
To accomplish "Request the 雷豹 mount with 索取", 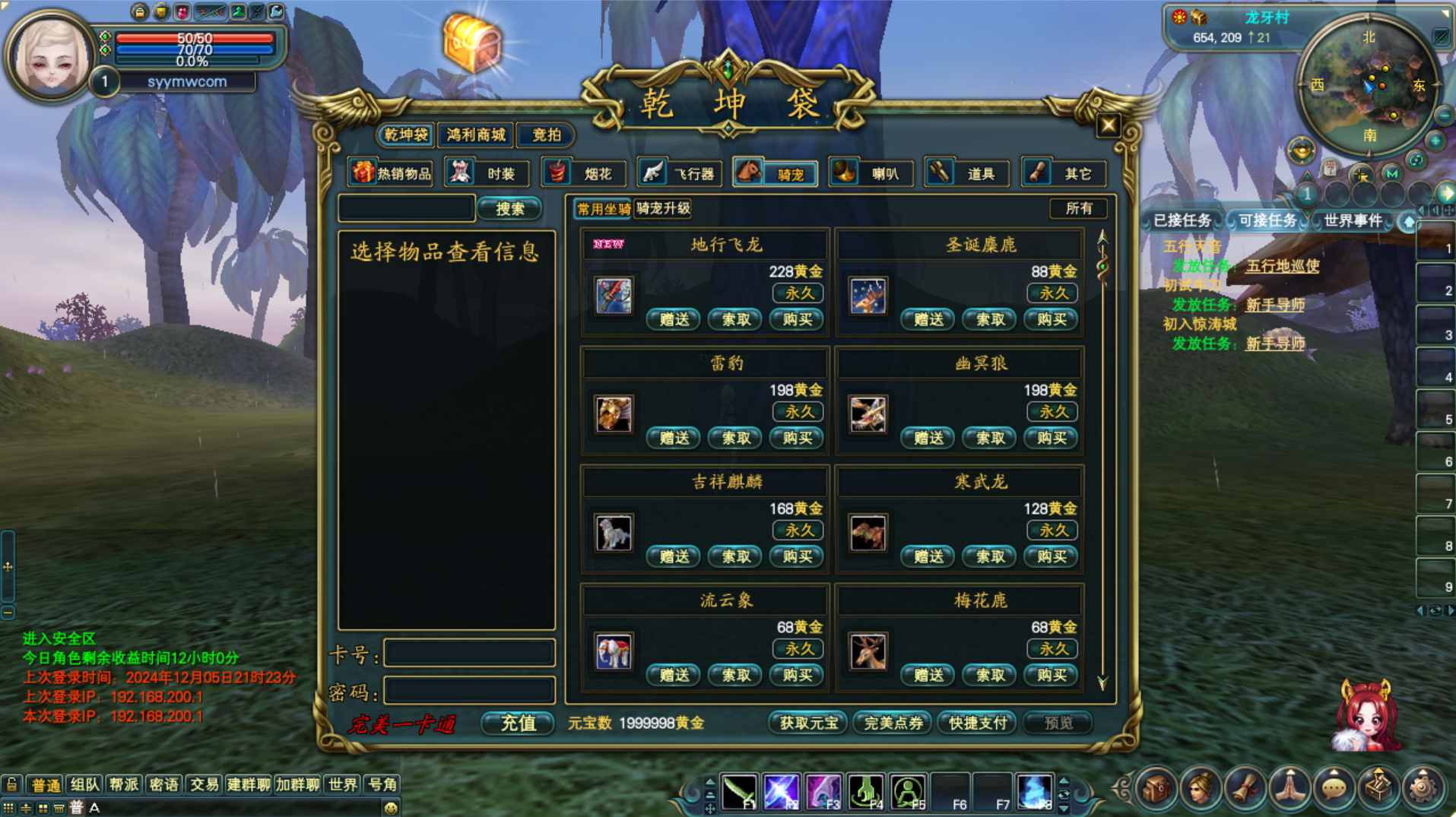I will click(735, 438).
